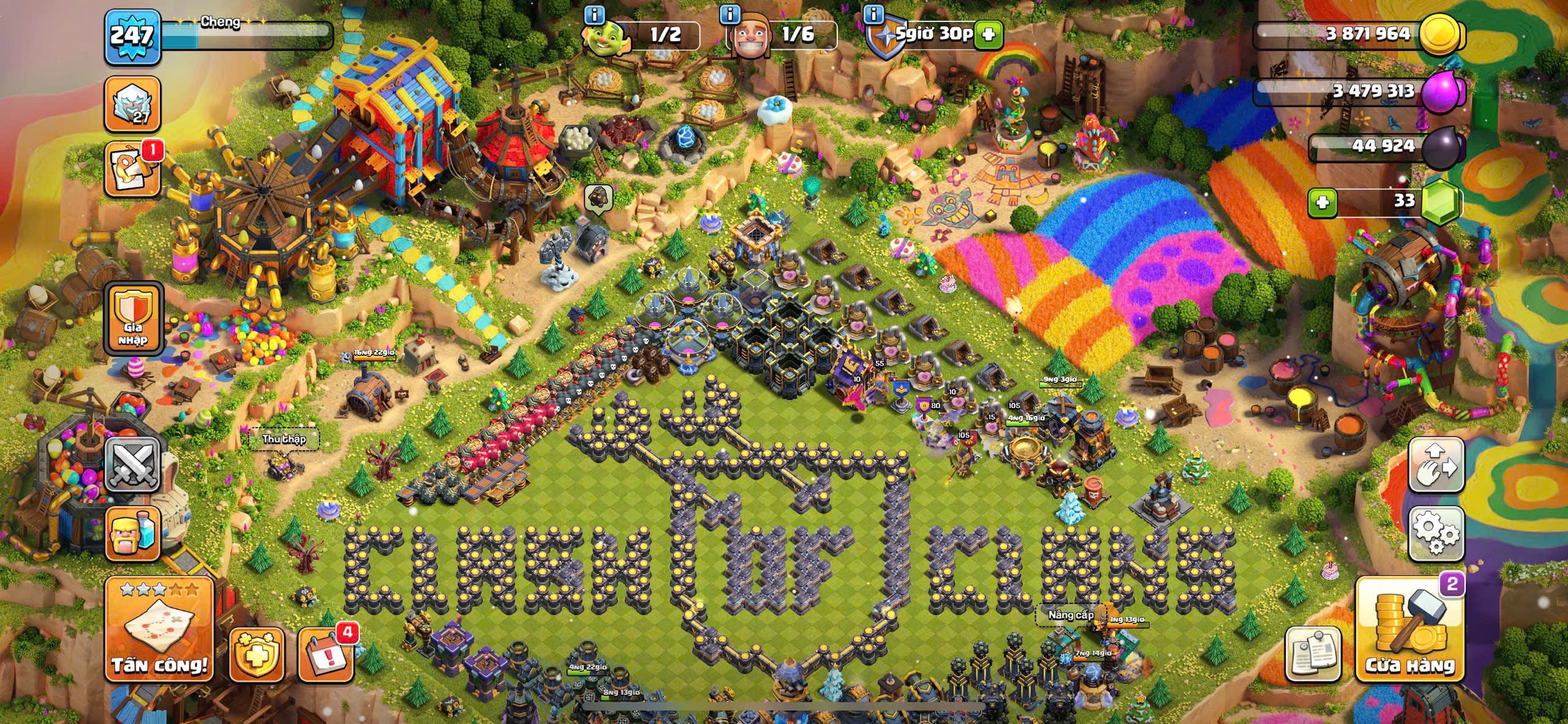Tap the Tấn Công! attack button
Image resolution: width=1568 pixels, height=724 pixels.
159,629
